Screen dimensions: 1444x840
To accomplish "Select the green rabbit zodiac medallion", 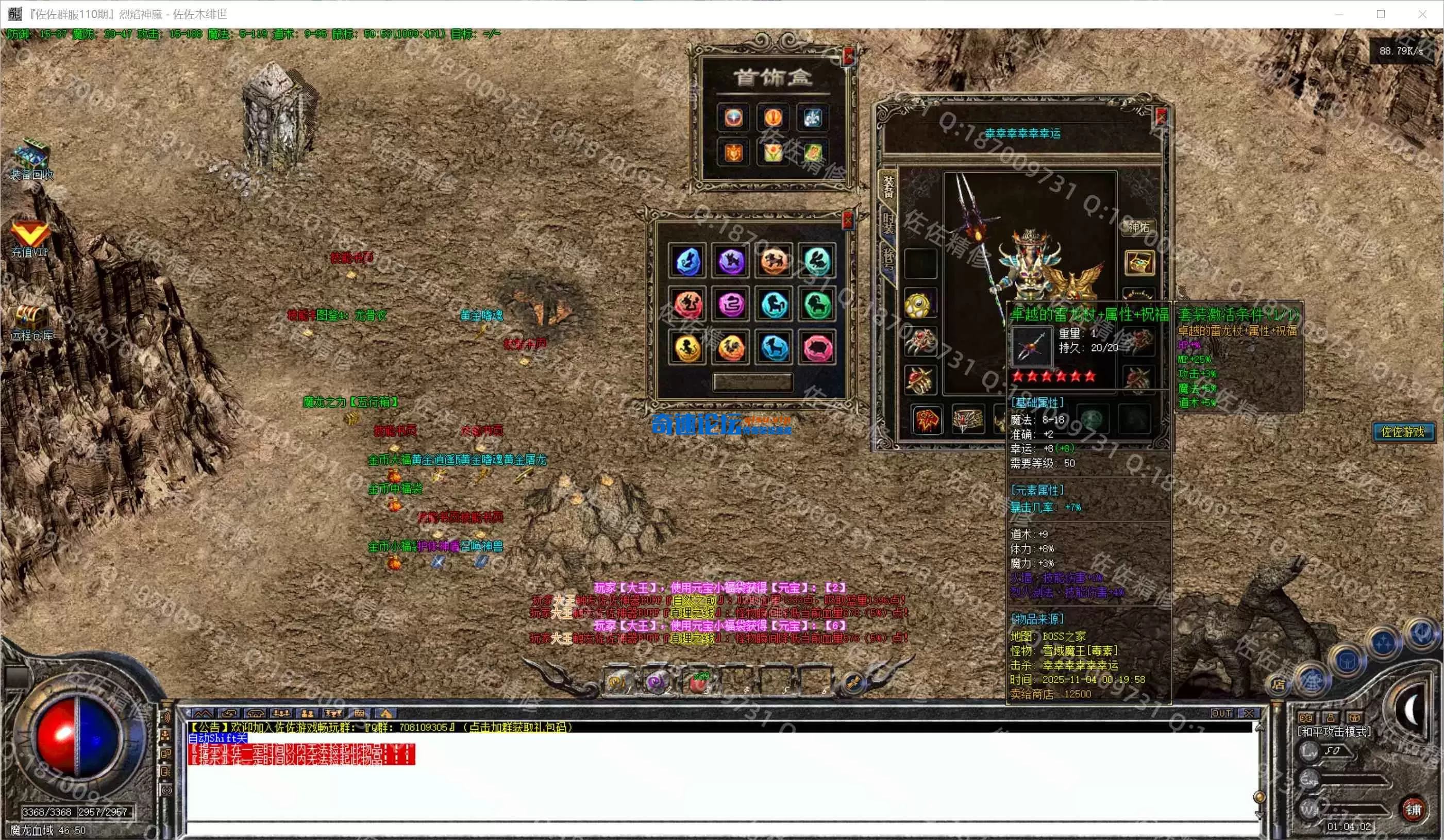I will click(817, 261).
